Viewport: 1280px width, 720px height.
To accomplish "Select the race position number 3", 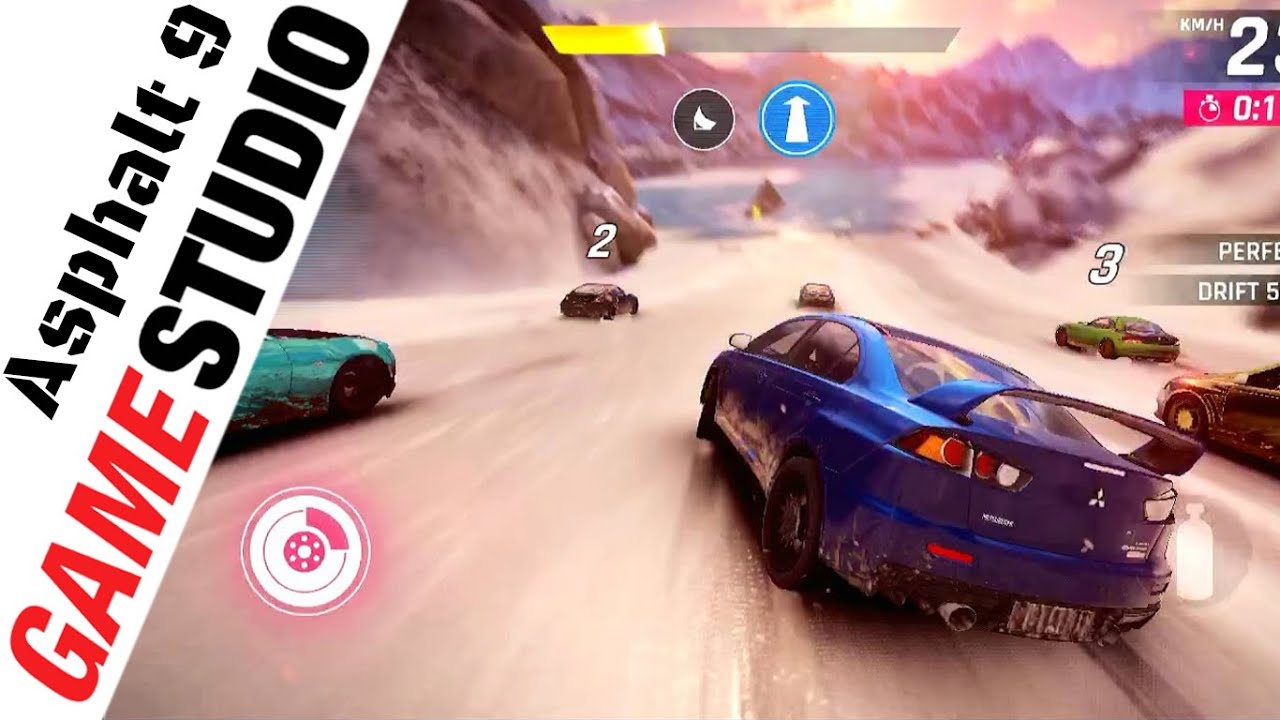I will pyautogui.click(x=1104, y=262).
